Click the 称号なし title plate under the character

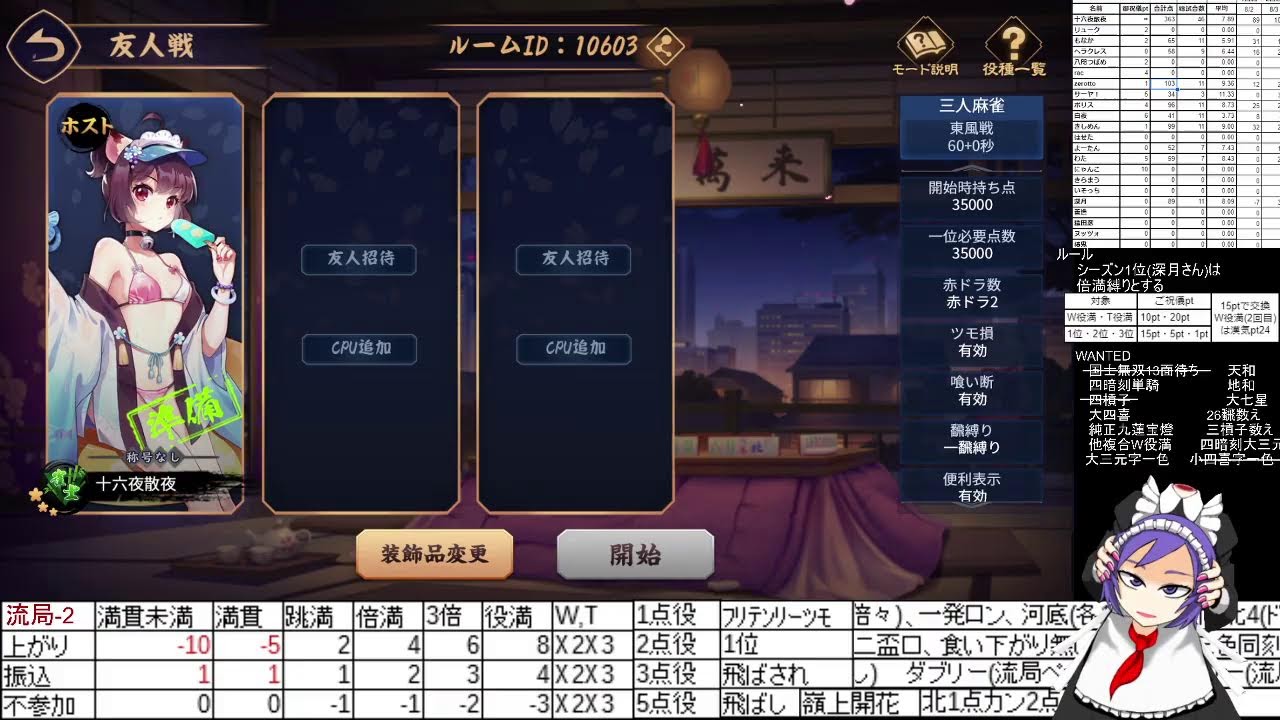(155, 455)
